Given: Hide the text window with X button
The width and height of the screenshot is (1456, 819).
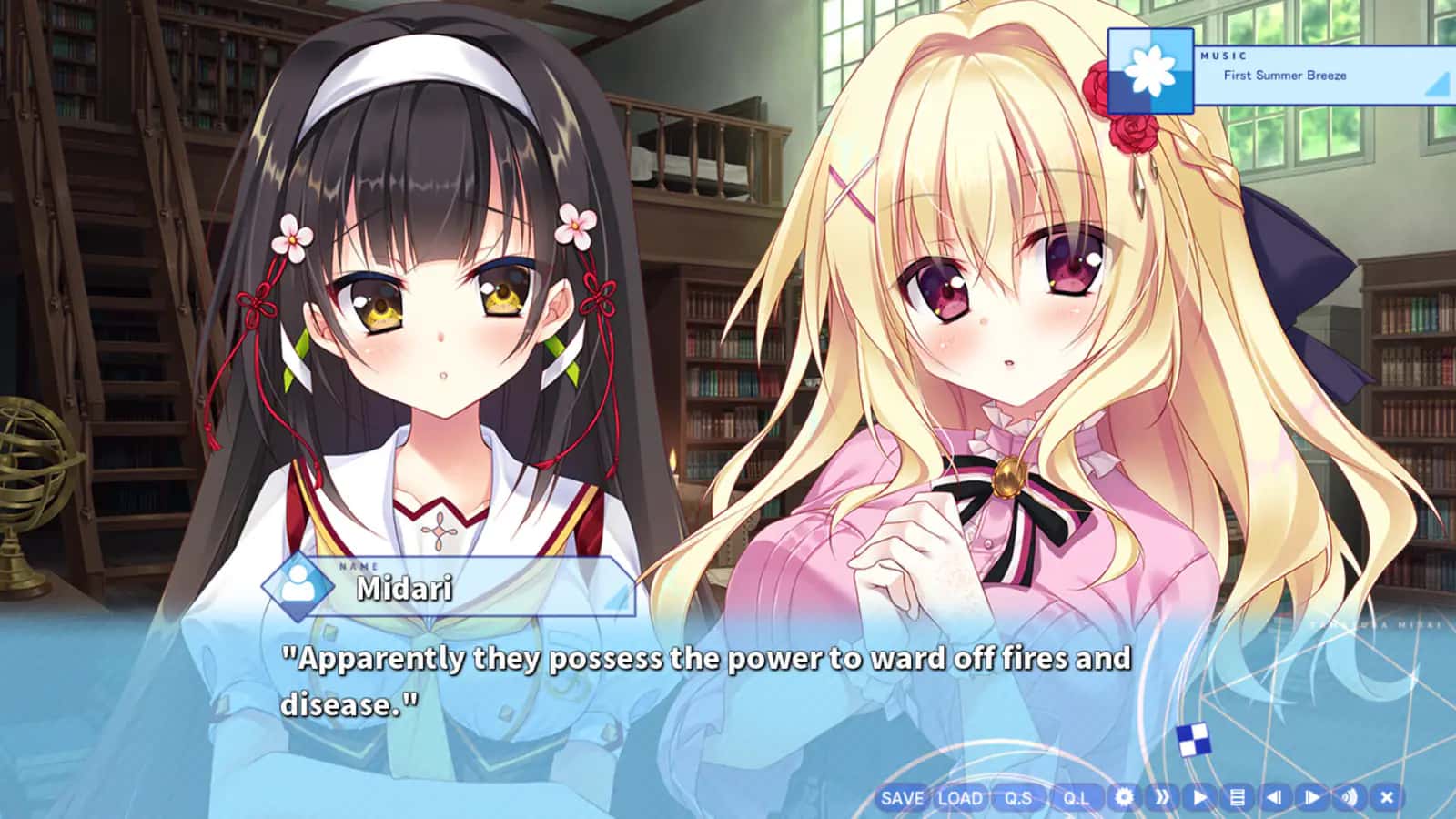Looking at the screenshot, I should [x=1387, y=797].
